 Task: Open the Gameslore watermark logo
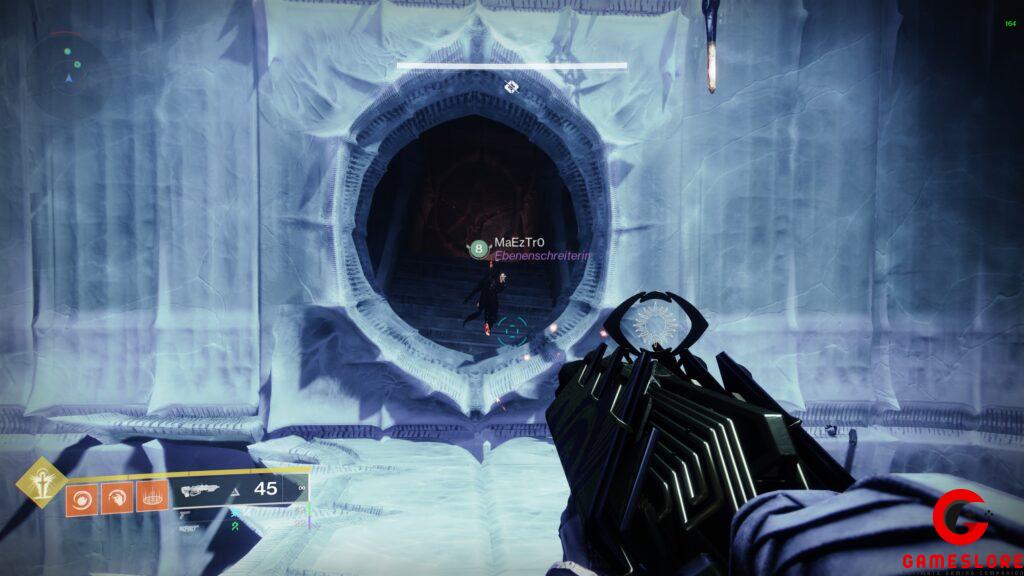point(962,532)
